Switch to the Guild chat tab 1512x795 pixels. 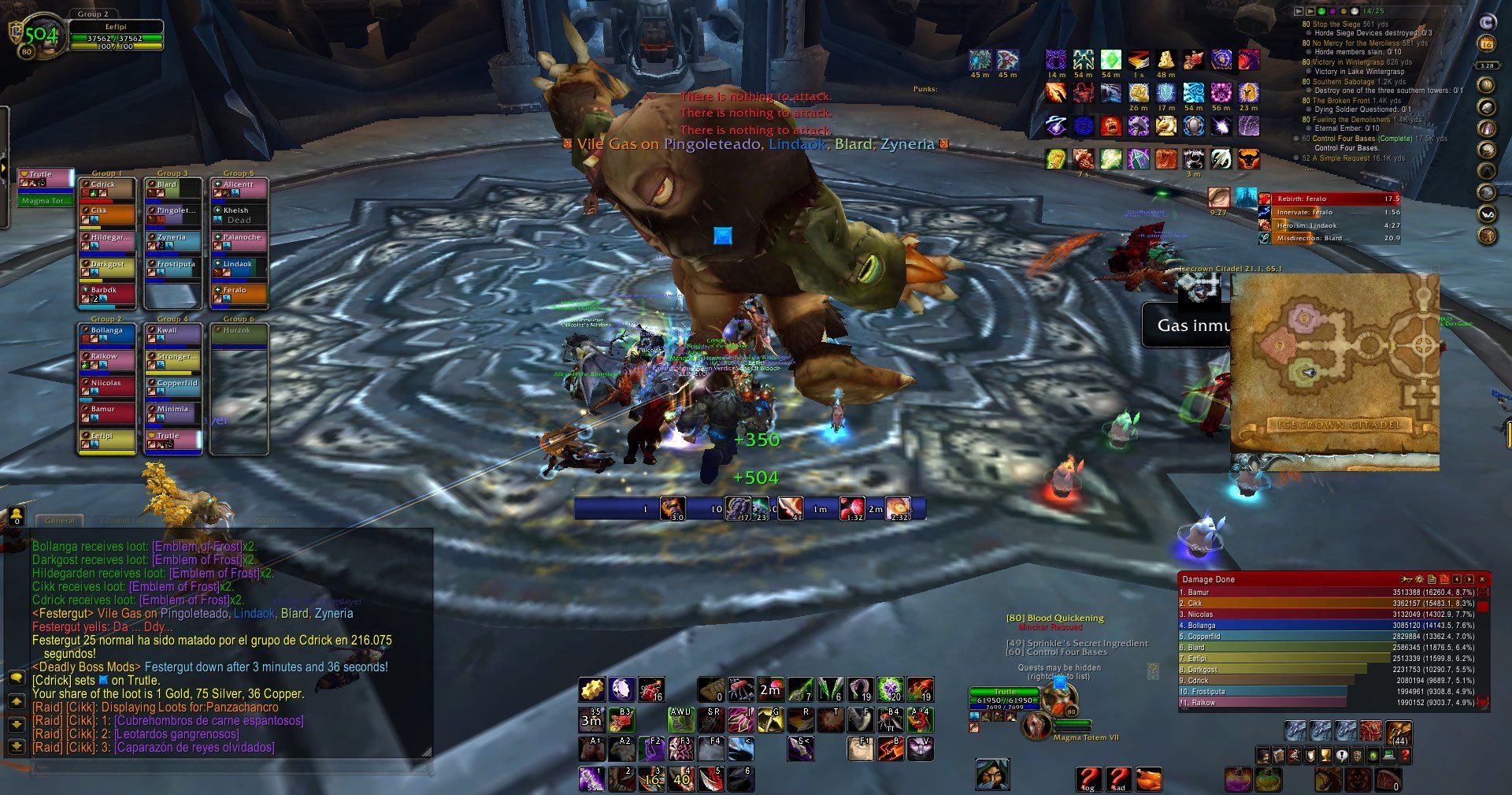click(x=265, y=520)
